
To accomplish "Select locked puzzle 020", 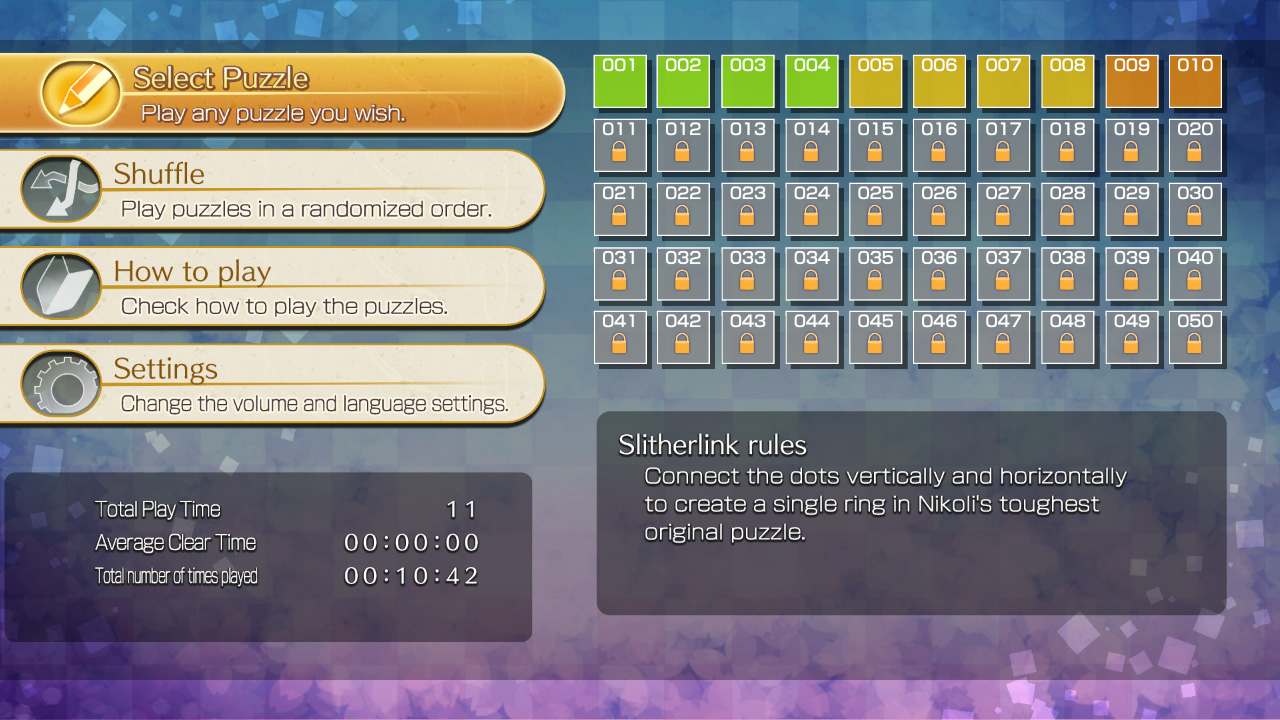I will 1196,145.
